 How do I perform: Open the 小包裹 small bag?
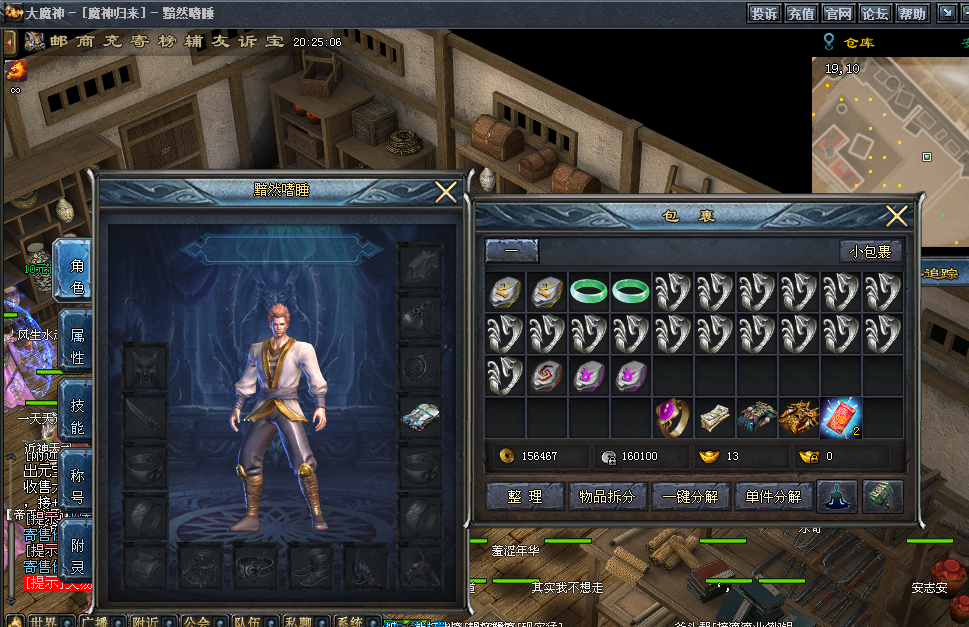870,251
